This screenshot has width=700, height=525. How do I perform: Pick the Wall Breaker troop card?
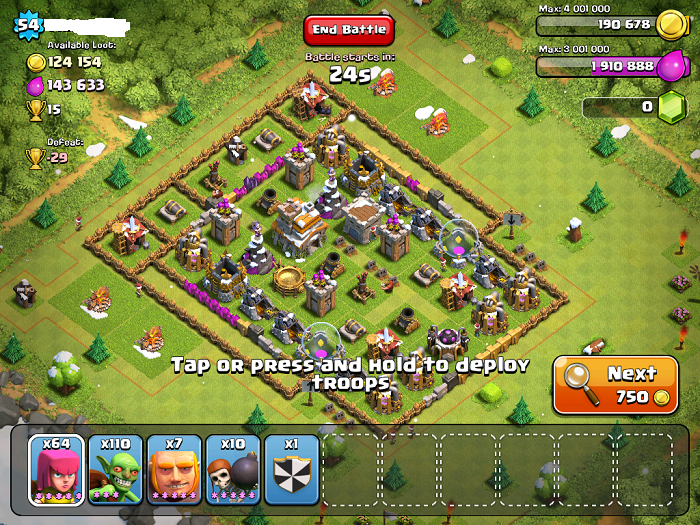pyautogui.click(x=233, y=469)
